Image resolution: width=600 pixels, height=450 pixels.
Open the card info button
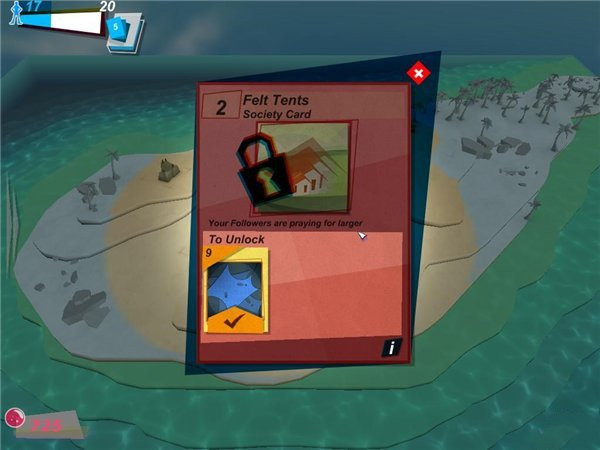coord(391,348)
